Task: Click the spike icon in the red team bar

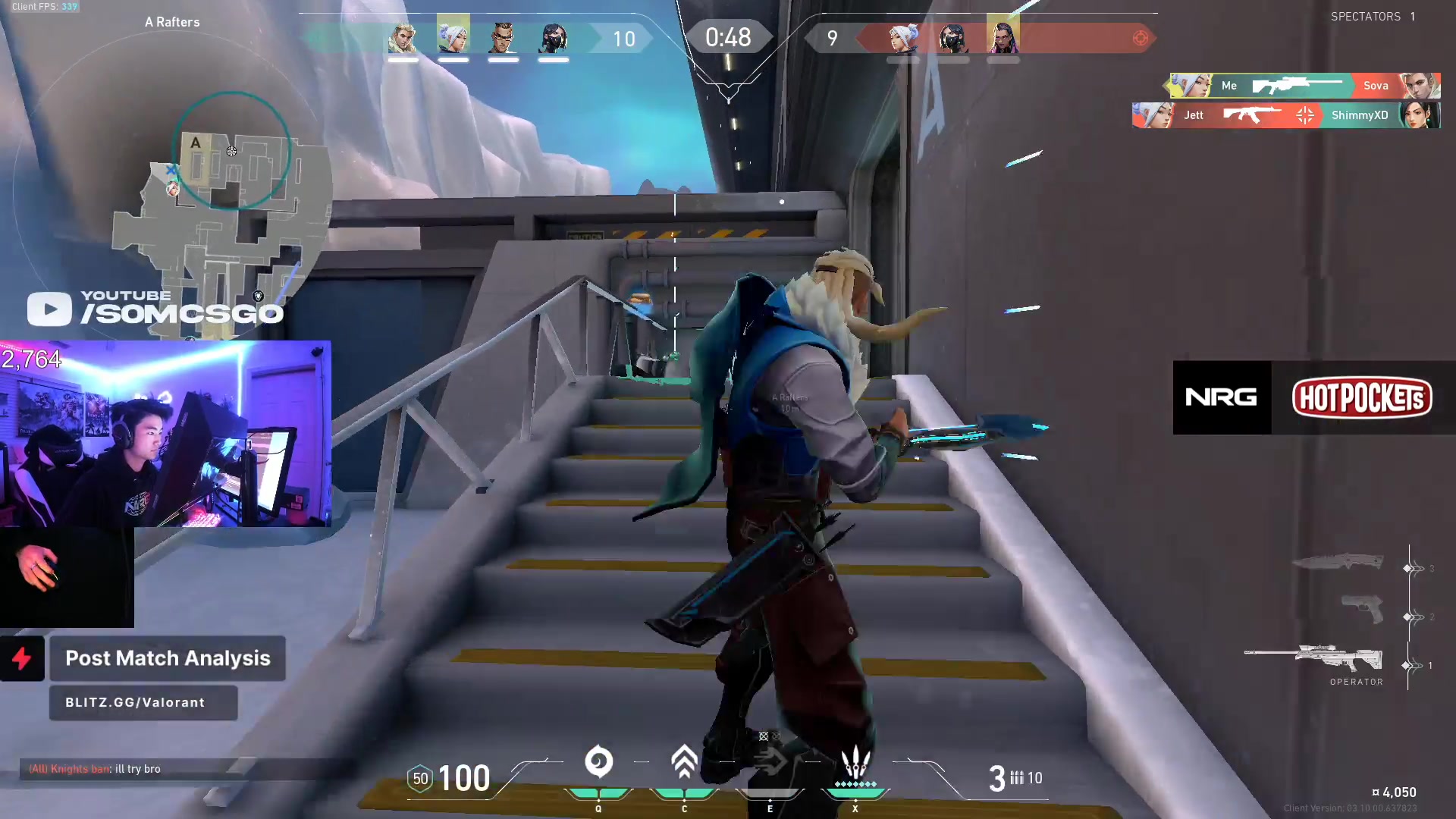Action: [x=1140, y=38]
